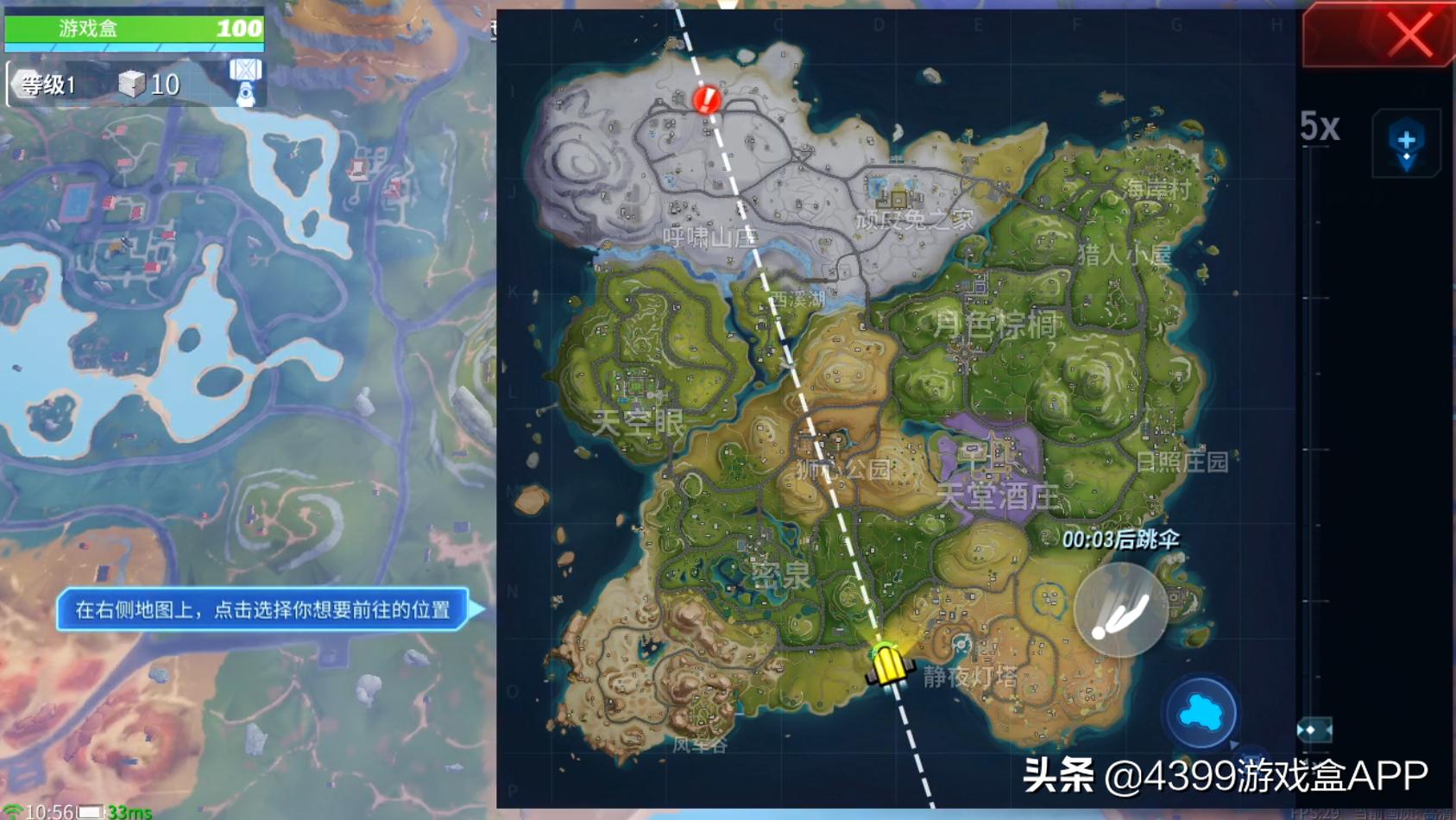
Task: Close the map screen with the red X
Action: tap(1409, 35)
